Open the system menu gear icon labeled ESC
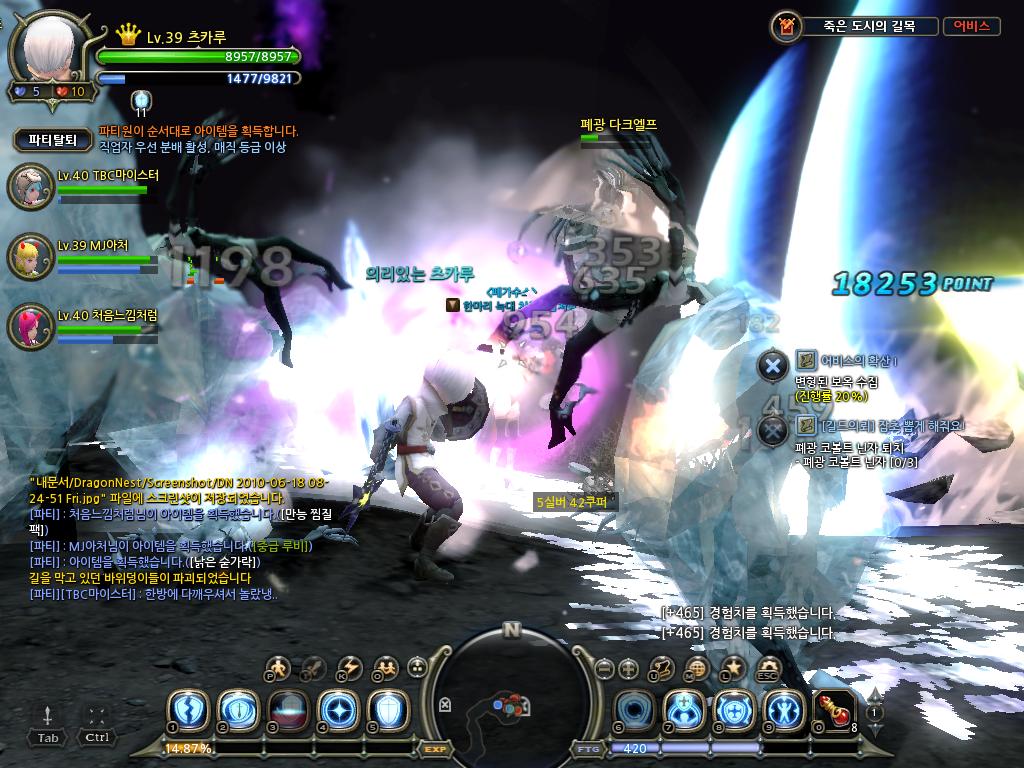The height and width of the screenshot is (768, 1024). 768,668
